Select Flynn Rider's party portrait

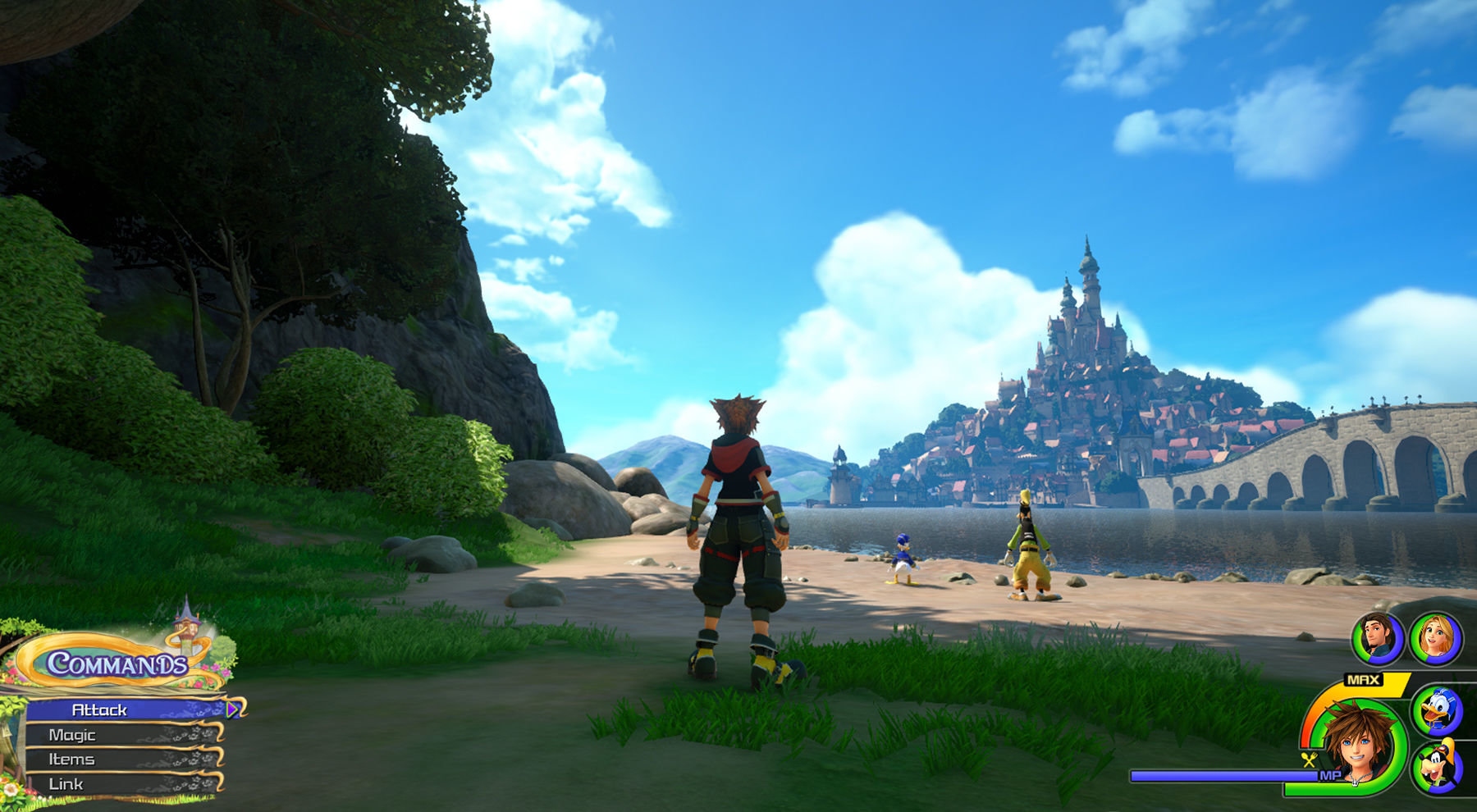tap(1378, 639)
